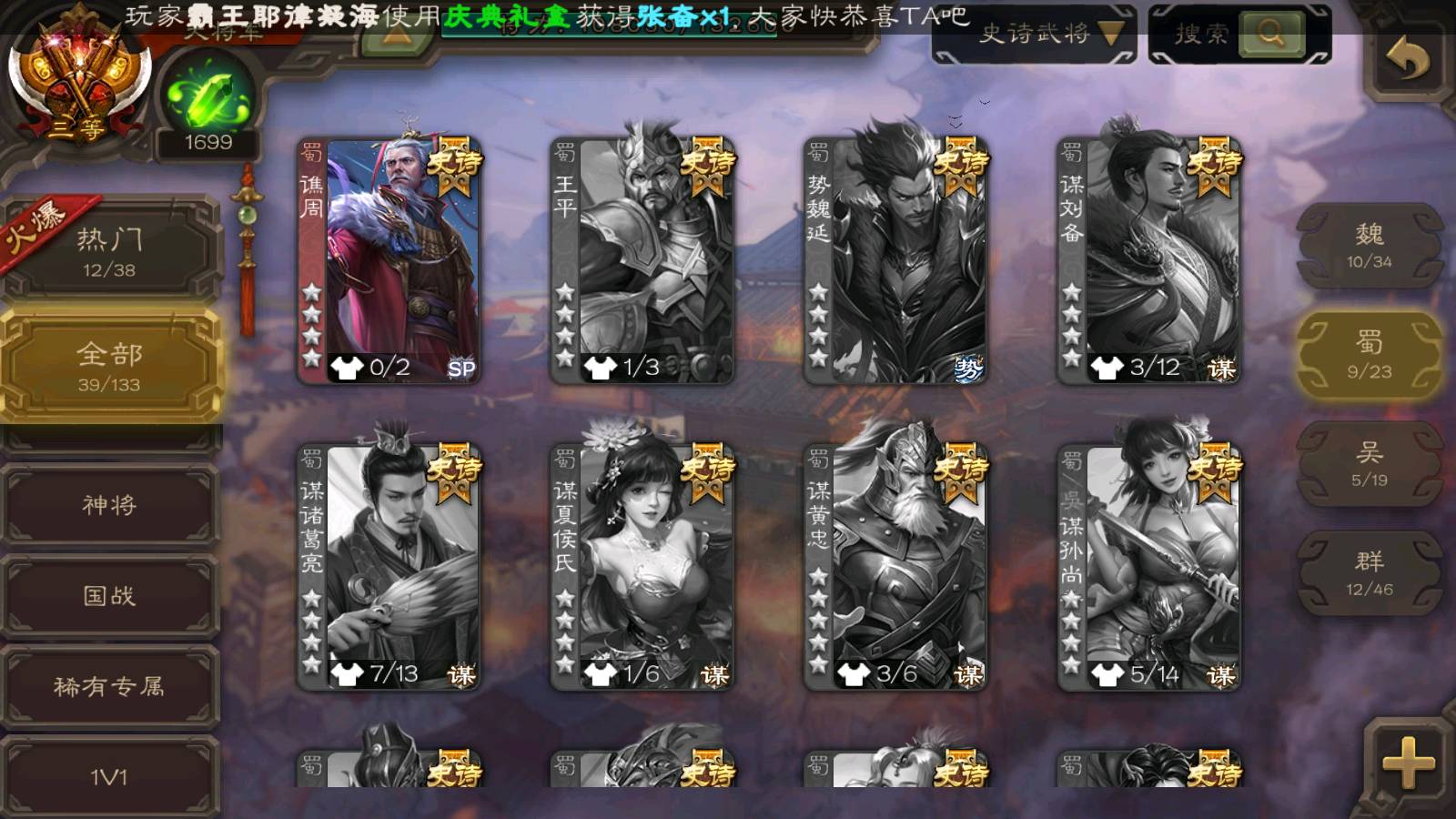Viewport: 1456px width, 819px height.
Task: Filter heroes by 群 faction
Action: coord(1369,573)
